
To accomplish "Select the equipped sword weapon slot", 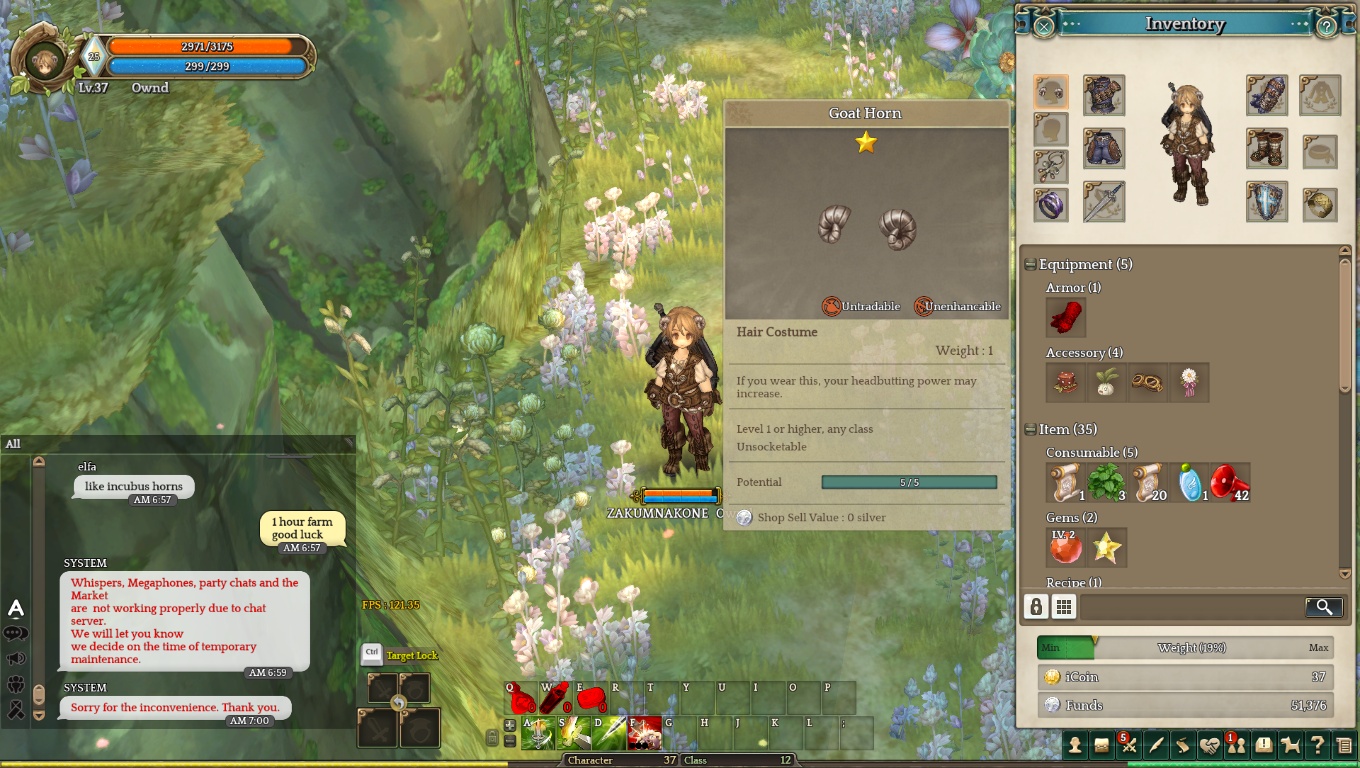I will 1104,202.
